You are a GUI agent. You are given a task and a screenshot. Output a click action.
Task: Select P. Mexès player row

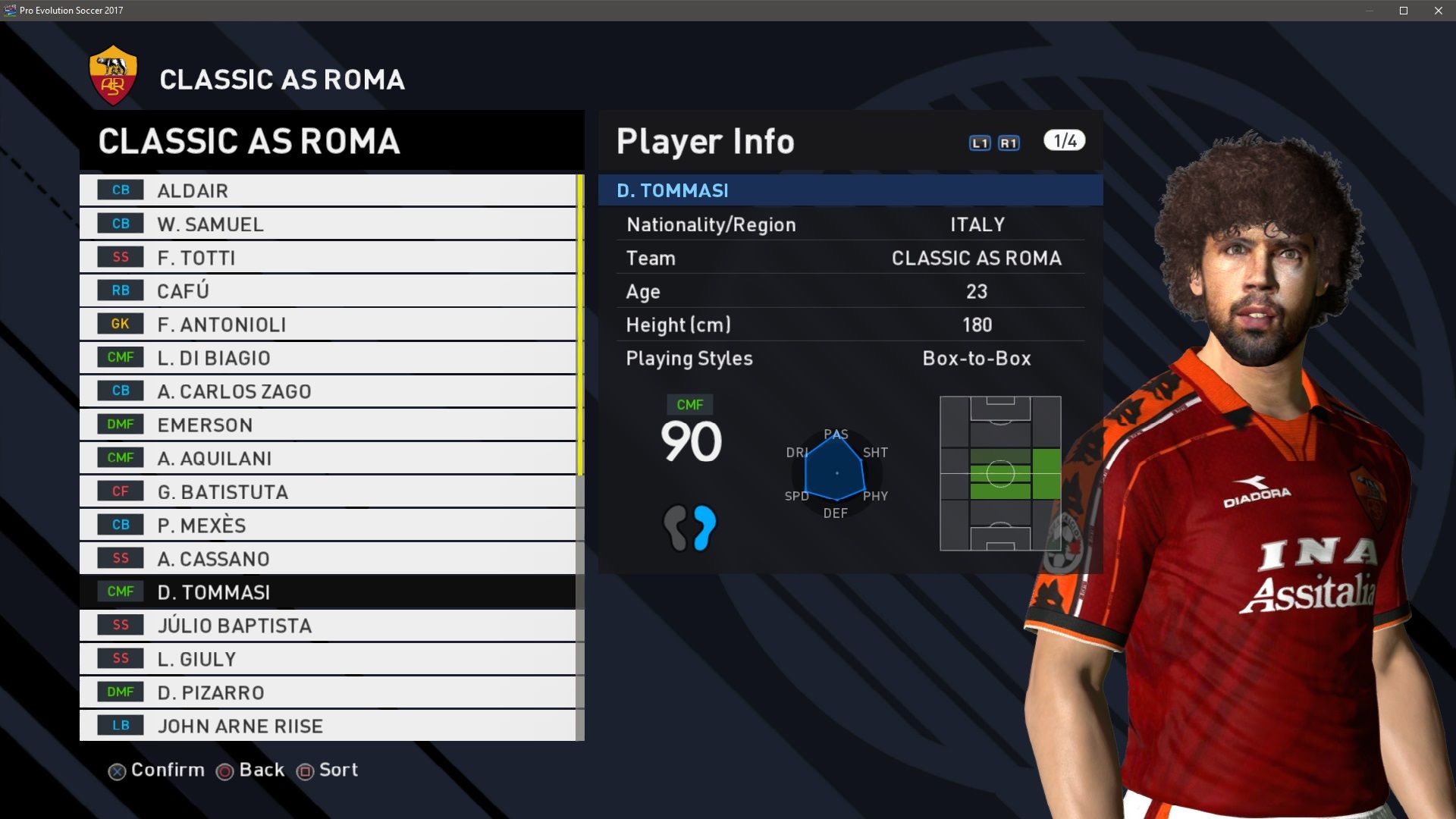[x=327, y=525]
